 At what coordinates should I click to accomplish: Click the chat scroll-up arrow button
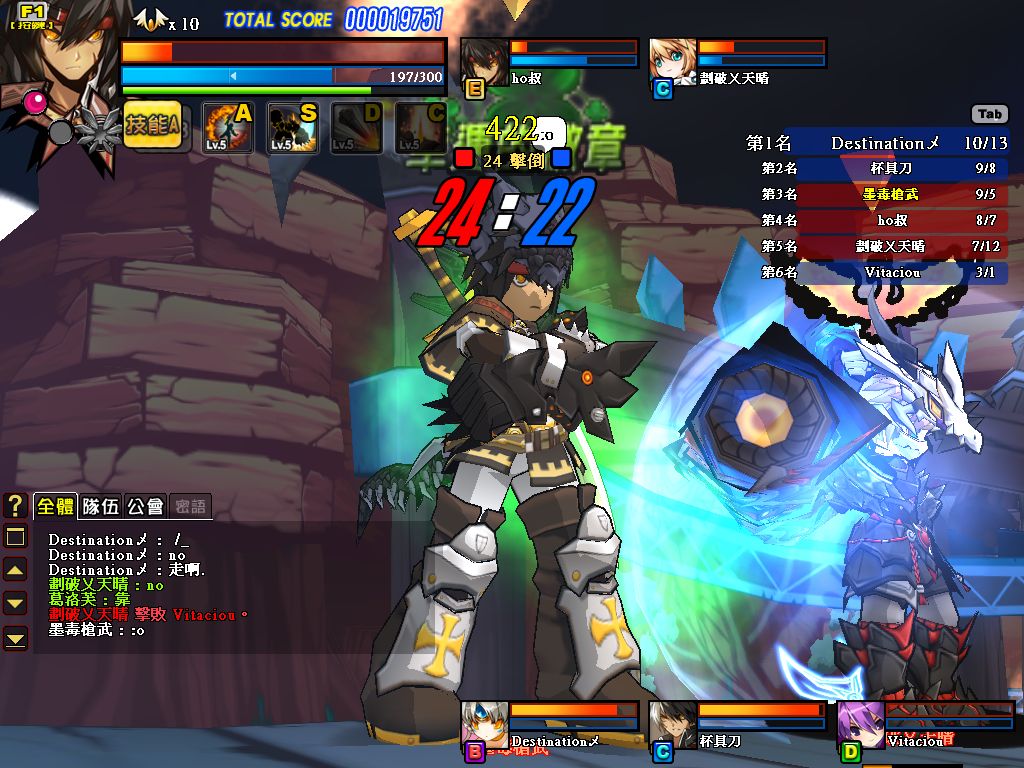point(15,570)
